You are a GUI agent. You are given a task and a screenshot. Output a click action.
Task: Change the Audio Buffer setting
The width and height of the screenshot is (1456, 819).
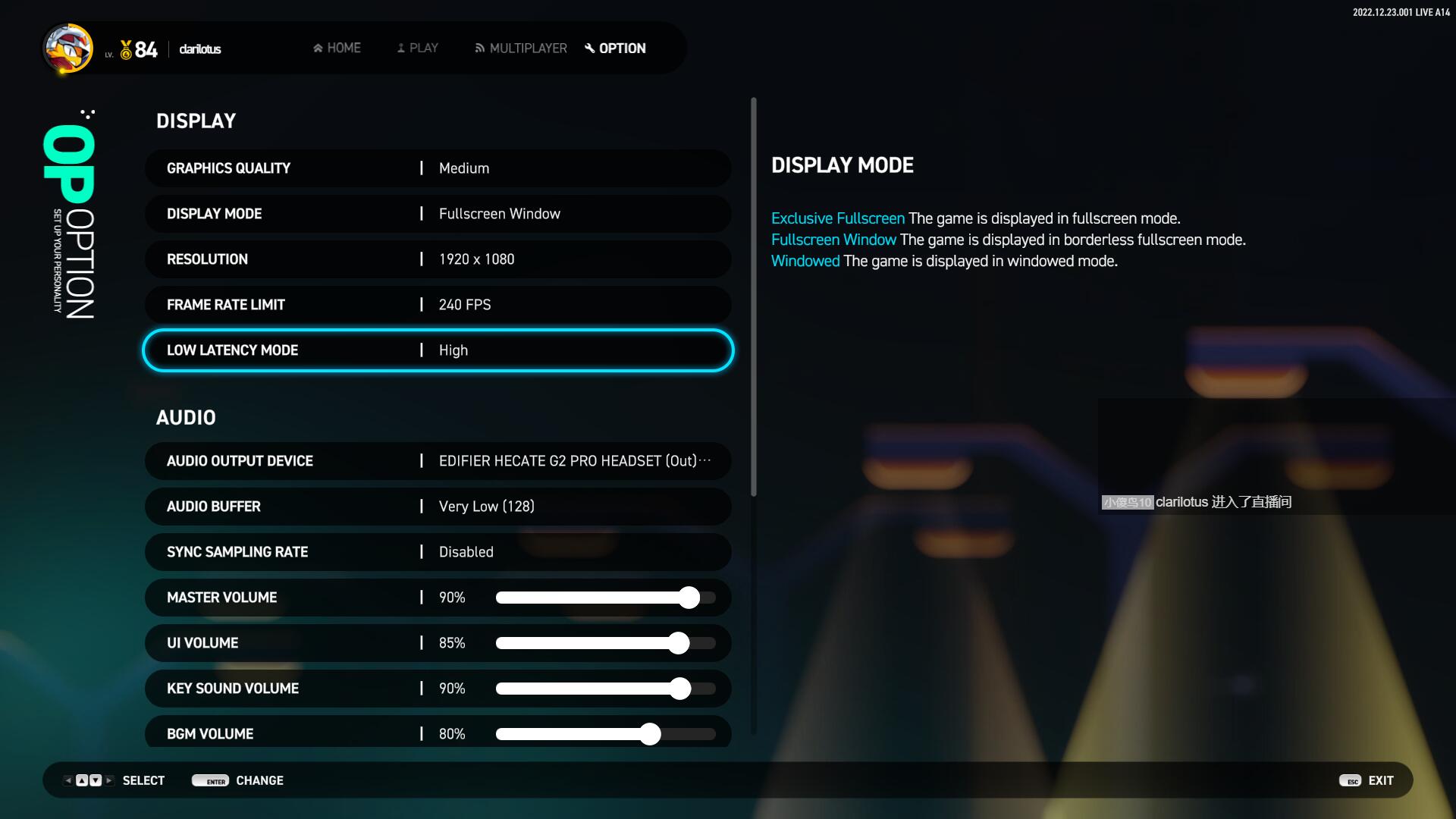[x=438, y=507]
